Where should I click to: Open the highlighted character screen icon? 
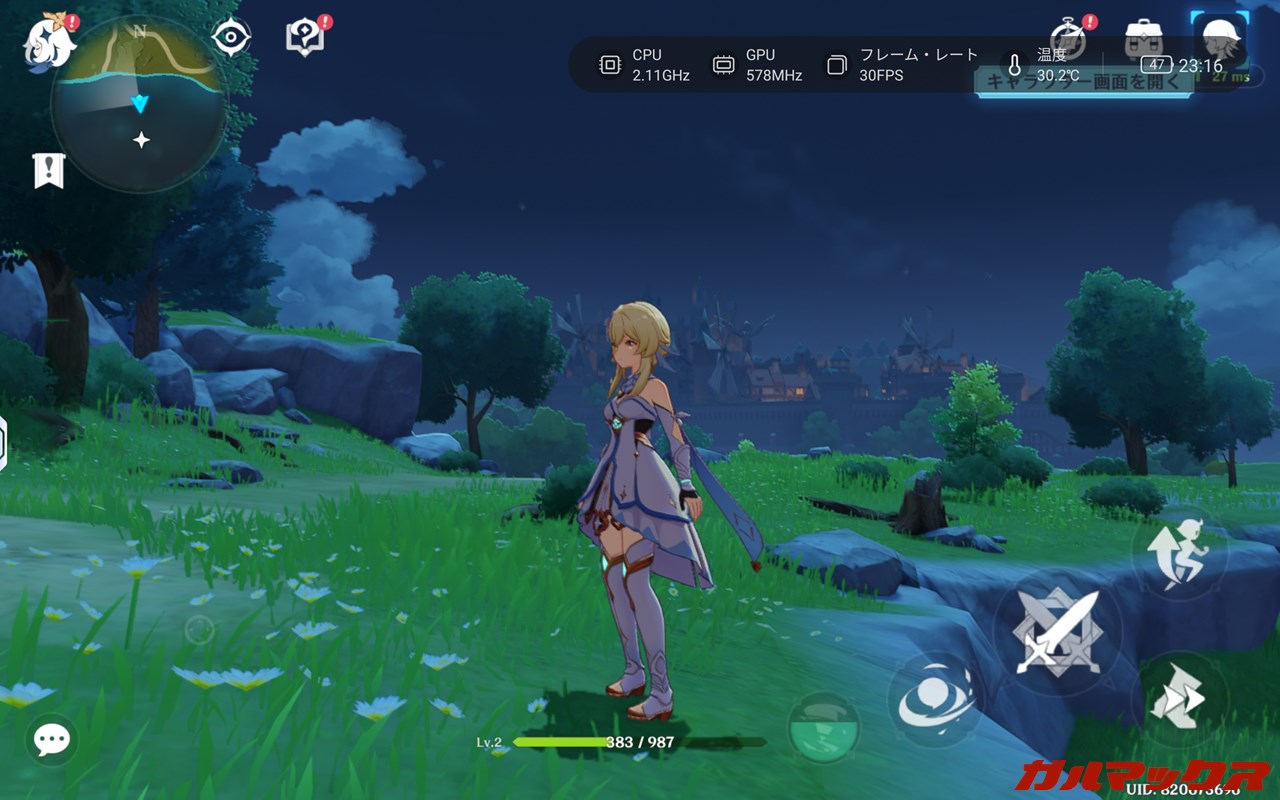coord(1220,40)
